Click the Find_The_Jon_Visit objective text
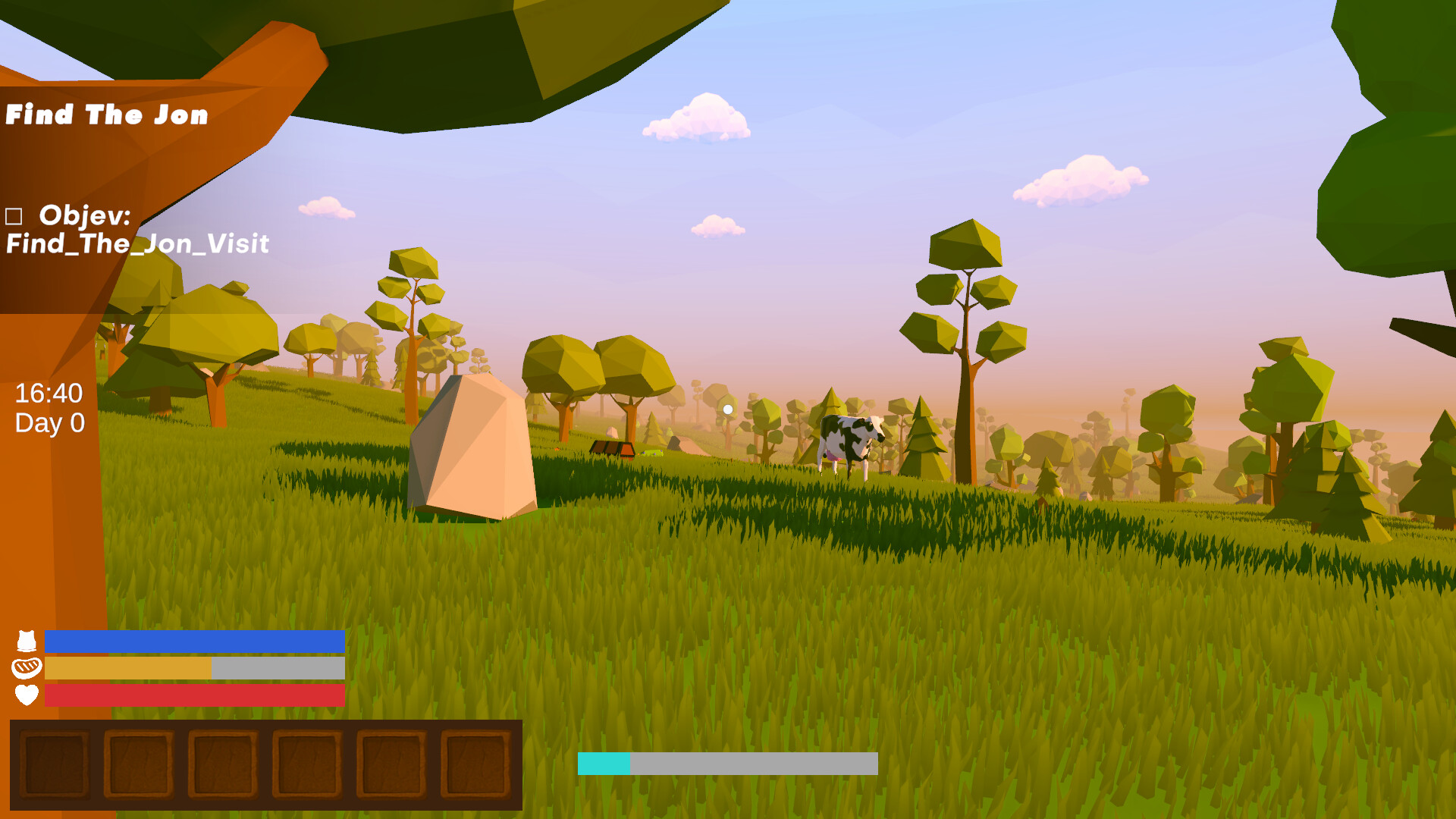Viewport: 1456px width, 819px height. (136, 244)
